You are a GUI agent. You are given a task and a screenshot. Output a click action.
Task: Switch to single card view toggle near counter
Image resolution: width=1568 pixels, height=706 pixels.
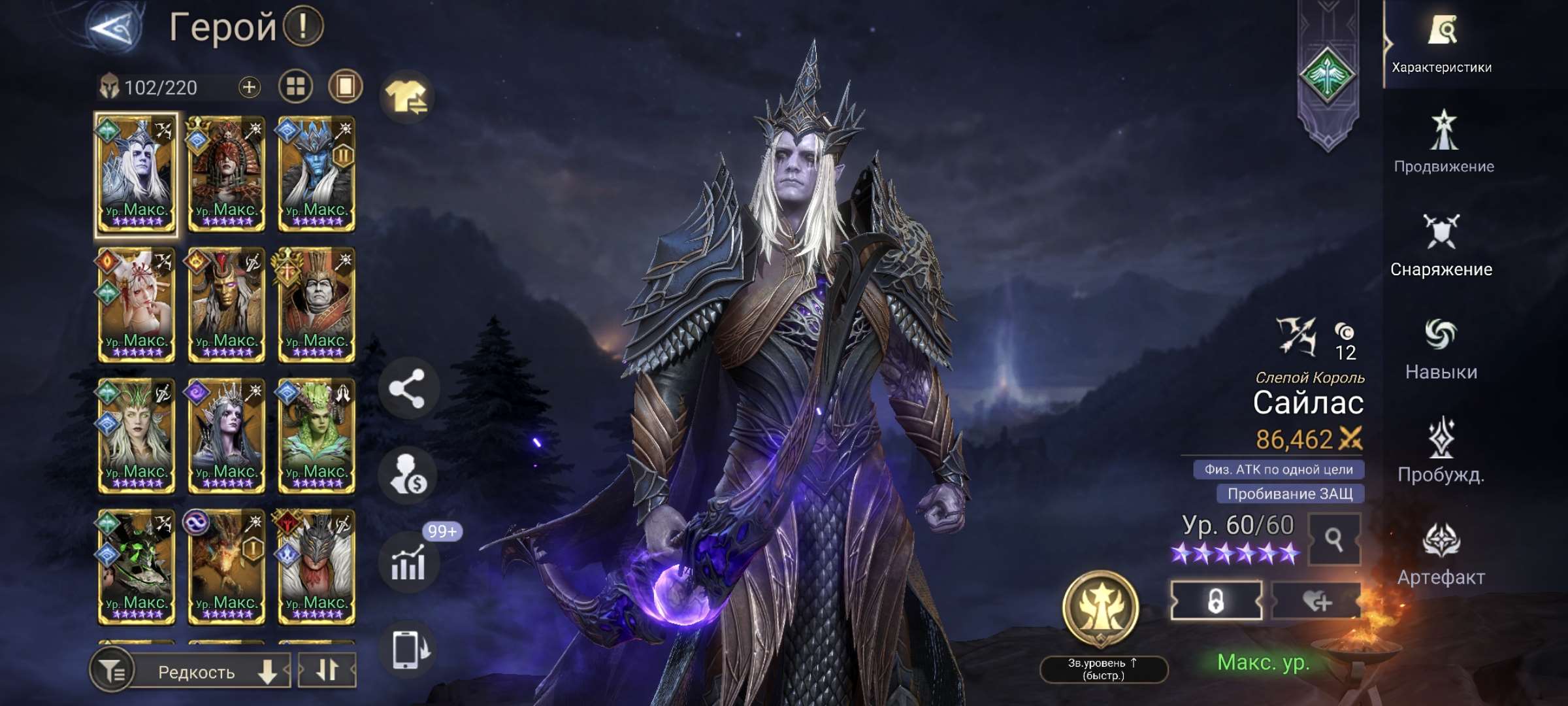(x=344, y=86)
